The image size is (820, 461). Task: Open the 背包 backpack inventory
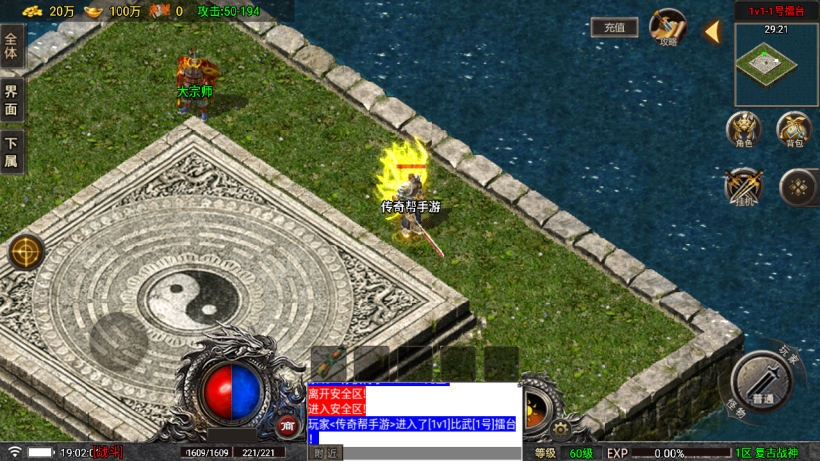tap(794, 130)
